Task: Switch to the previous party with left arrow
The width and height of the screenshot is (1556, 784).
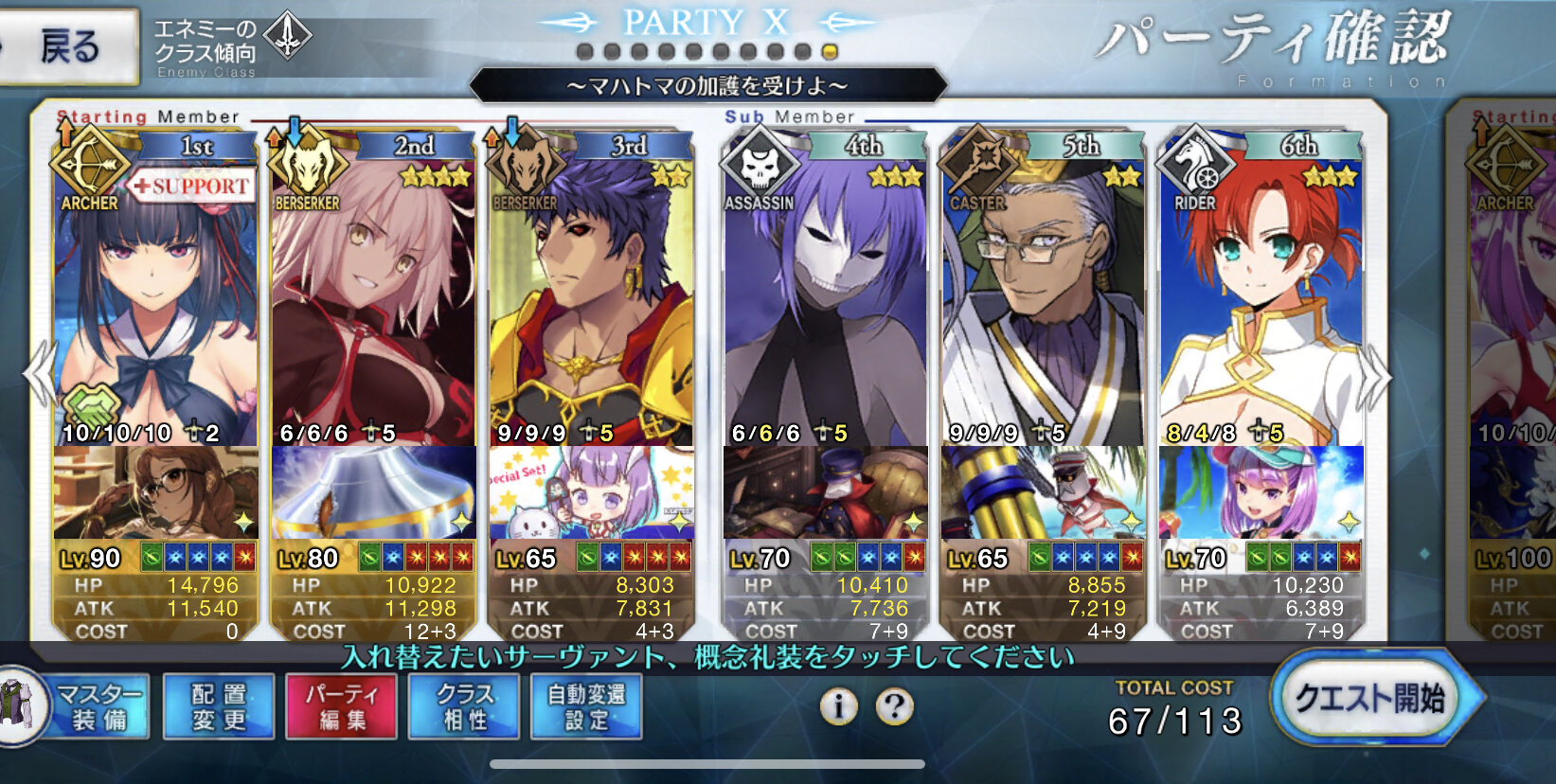Action: 38,375
